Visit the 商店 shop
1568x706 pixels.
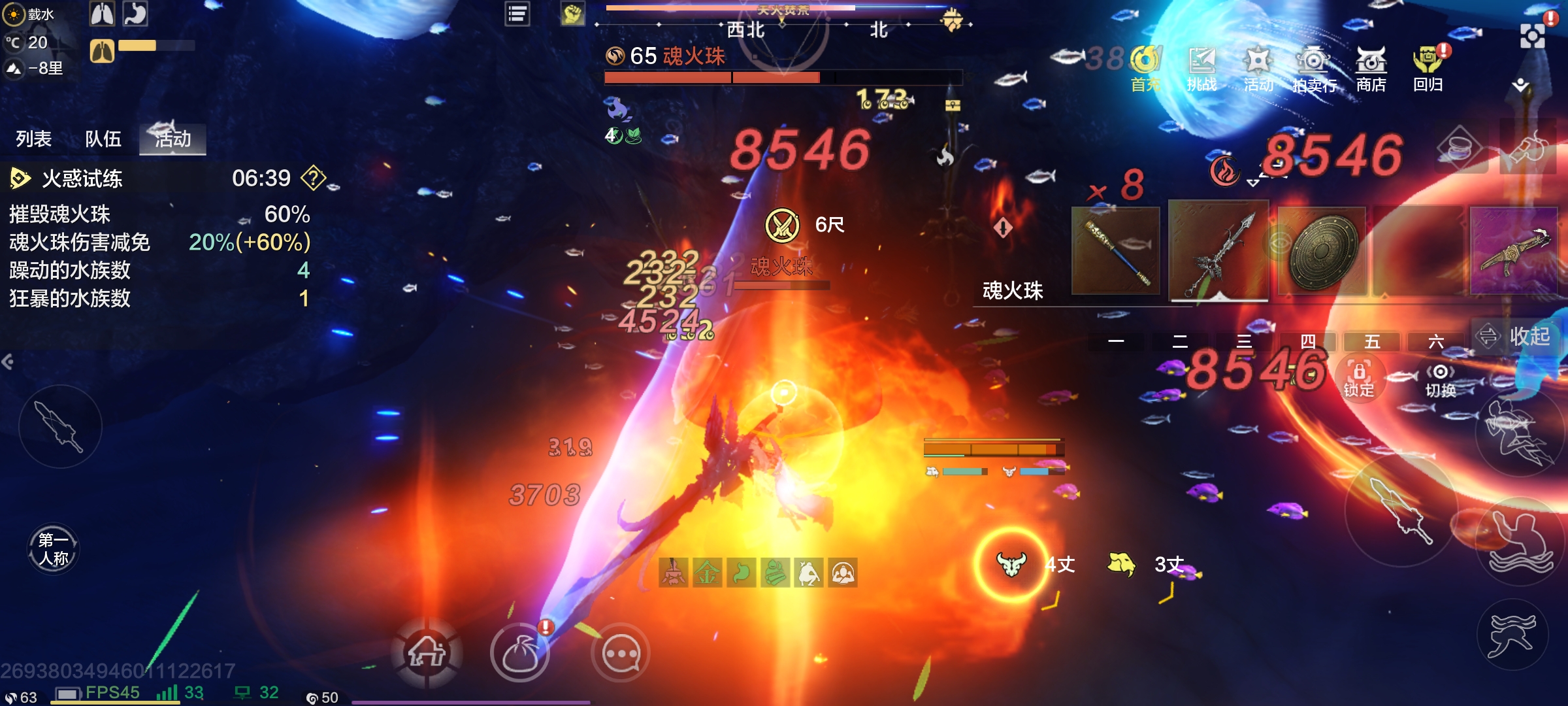pos(1371,67)
